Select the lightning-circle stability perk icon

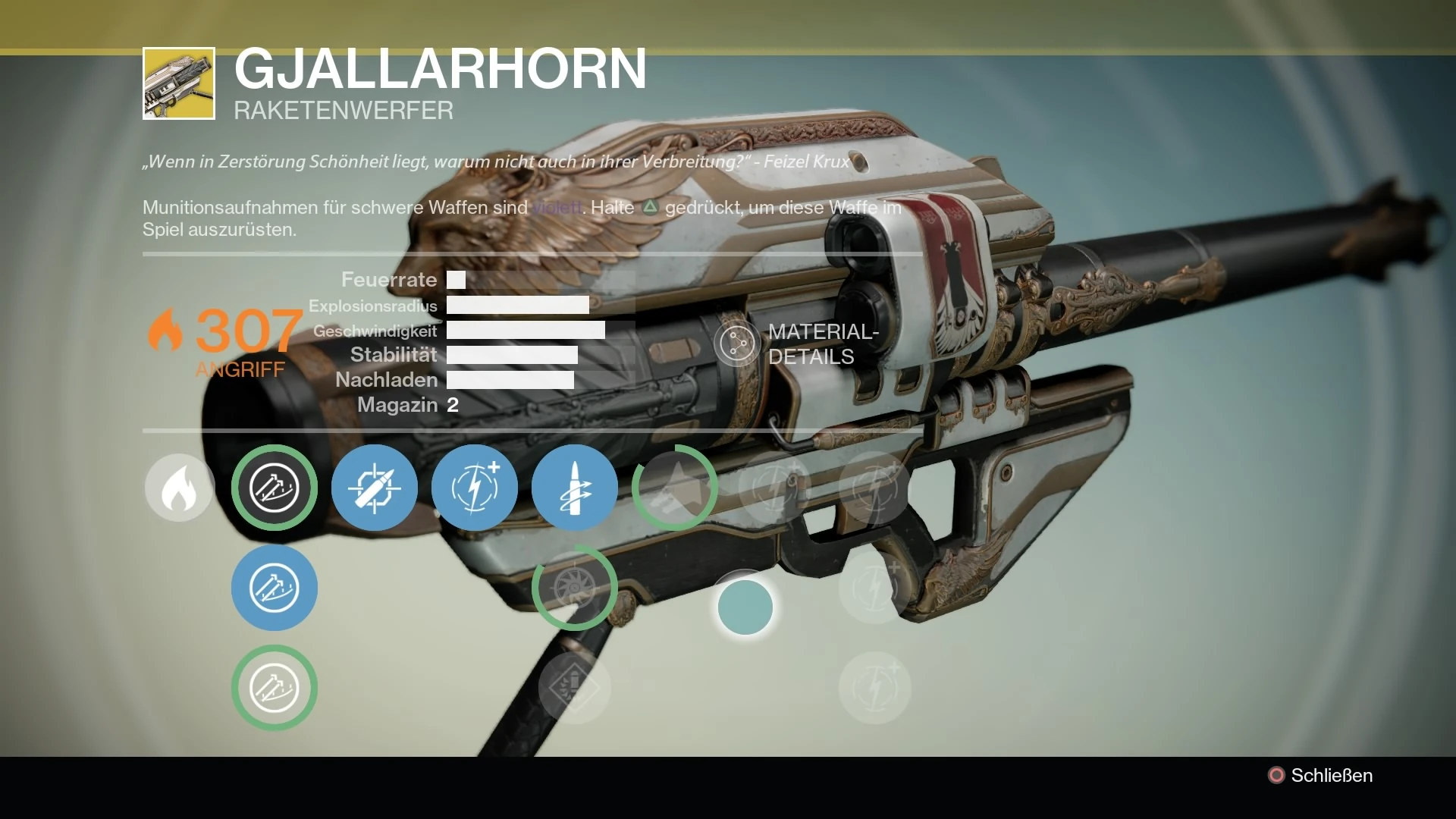click(475, 488)
